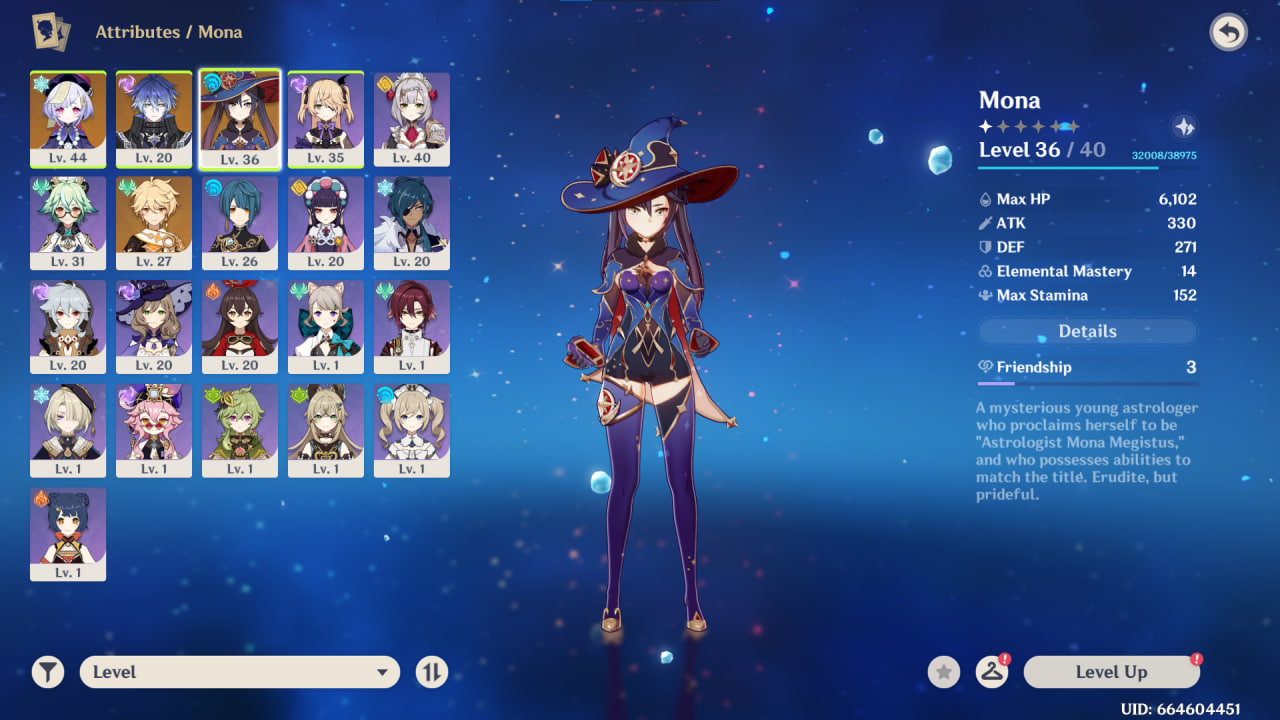The image size is (1280, 720).
Task: Open the Level sort dropdown
Action: pyautogui.click(x=240, y=672)
